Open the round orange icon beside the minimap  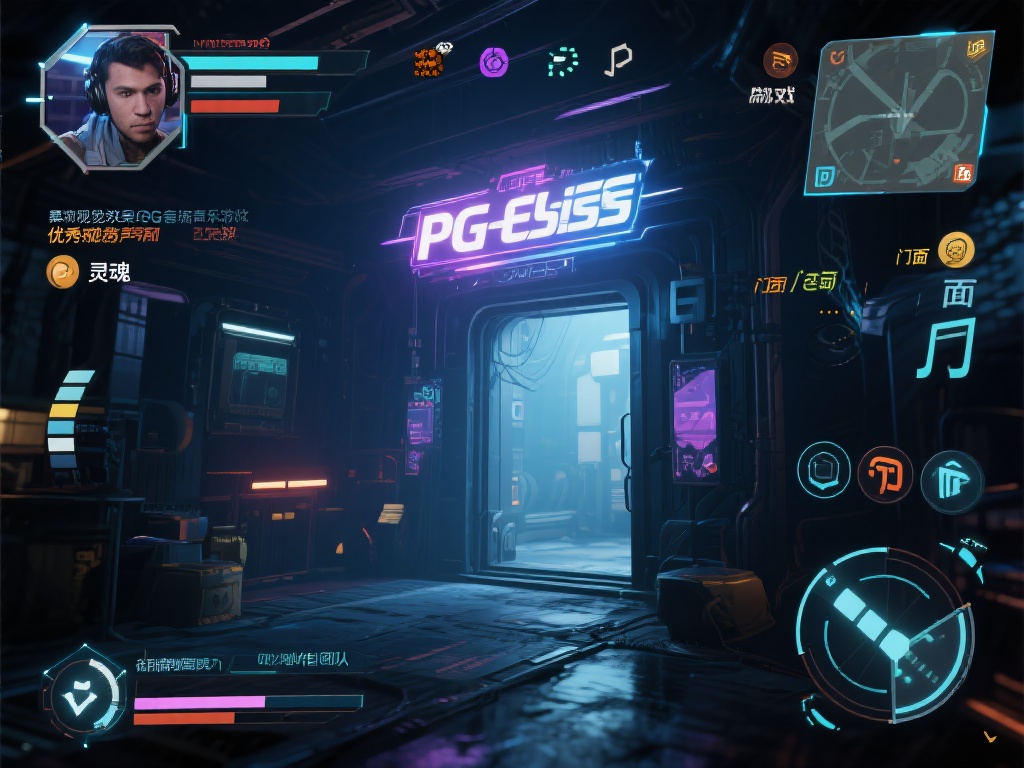click(x=780, y=61)
